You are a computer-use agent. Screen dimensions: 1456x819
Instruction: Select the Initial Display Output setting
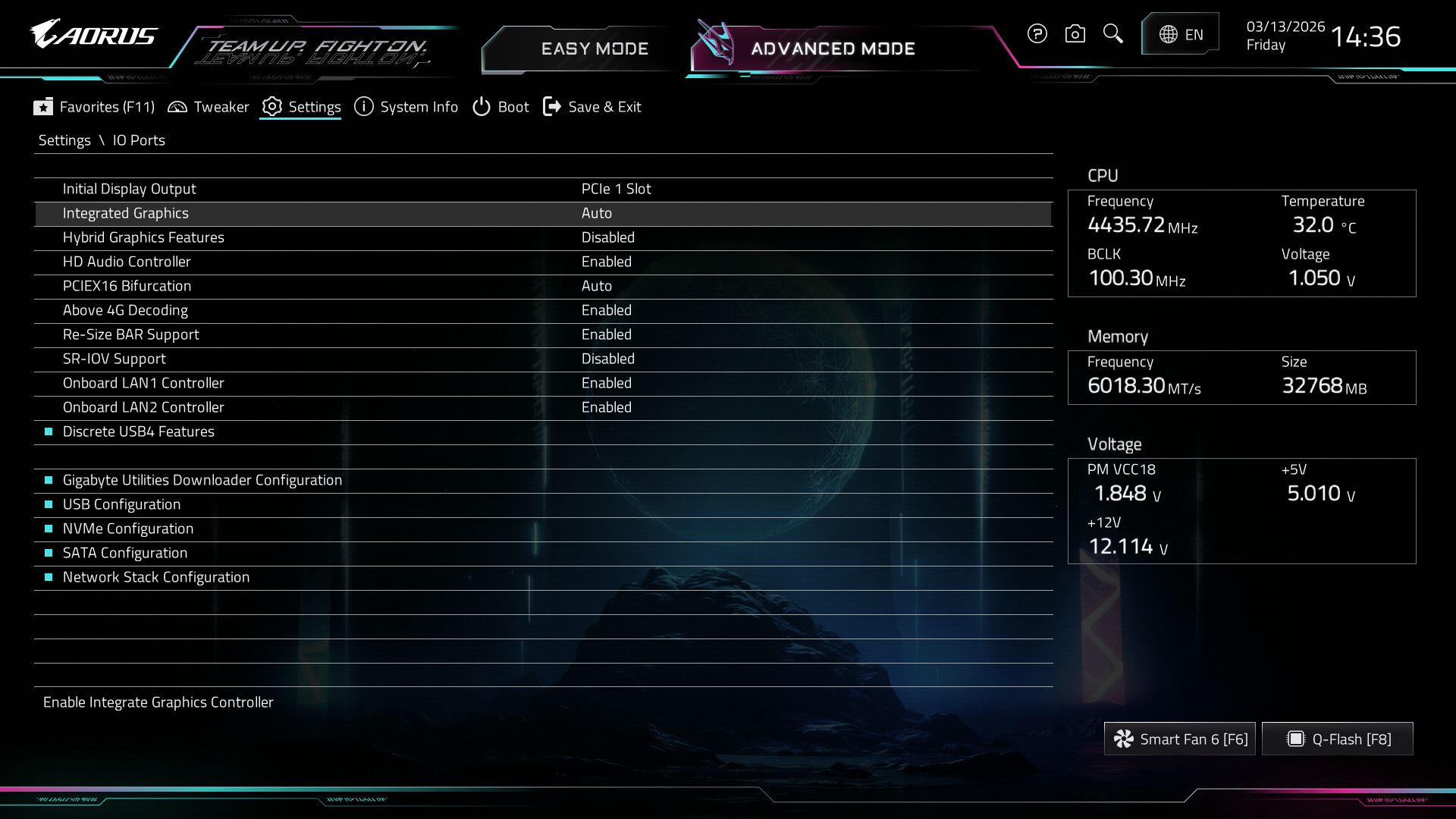coord(129,189)
